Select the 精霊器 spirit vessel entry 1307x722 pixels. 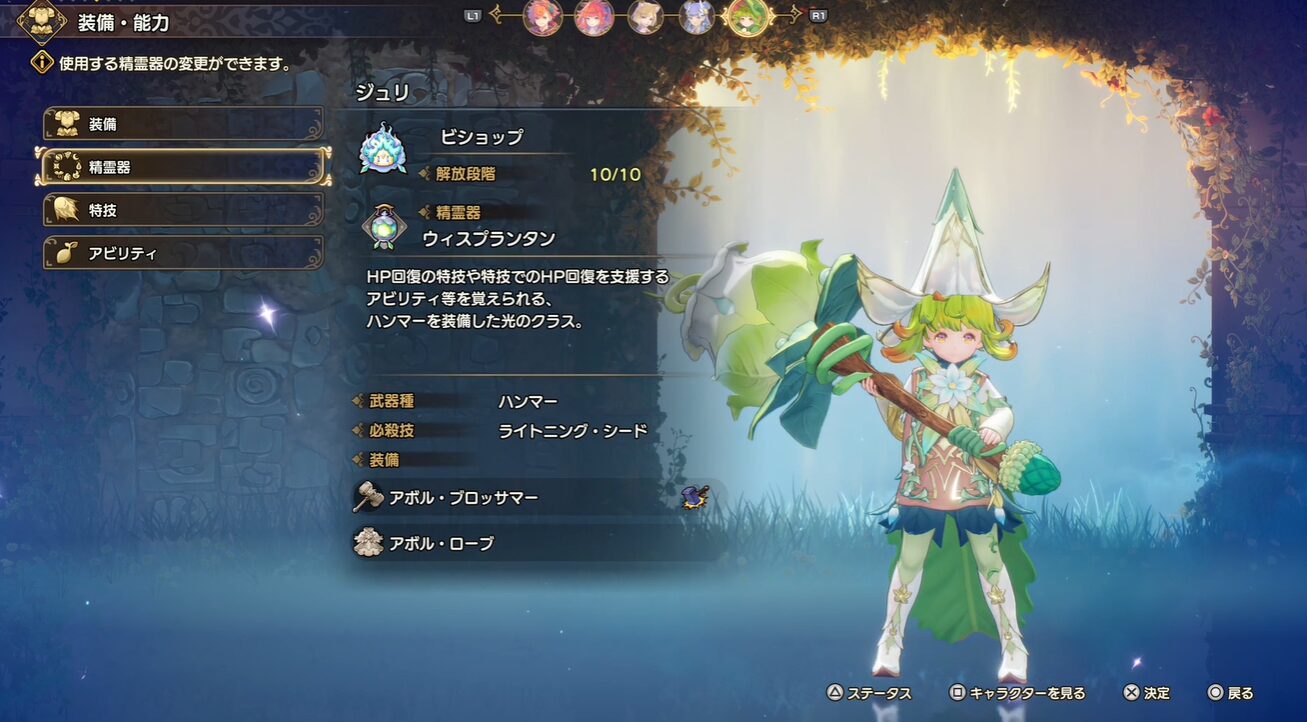click(x=183, y=167)
